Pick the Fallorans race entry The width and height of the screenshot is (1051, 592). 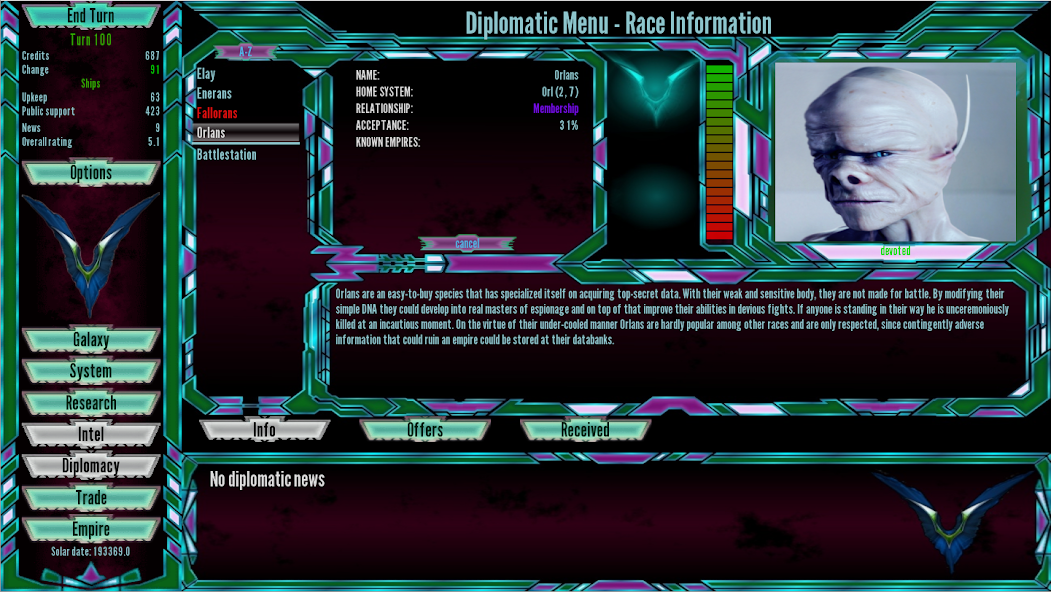tap(217, 113)
